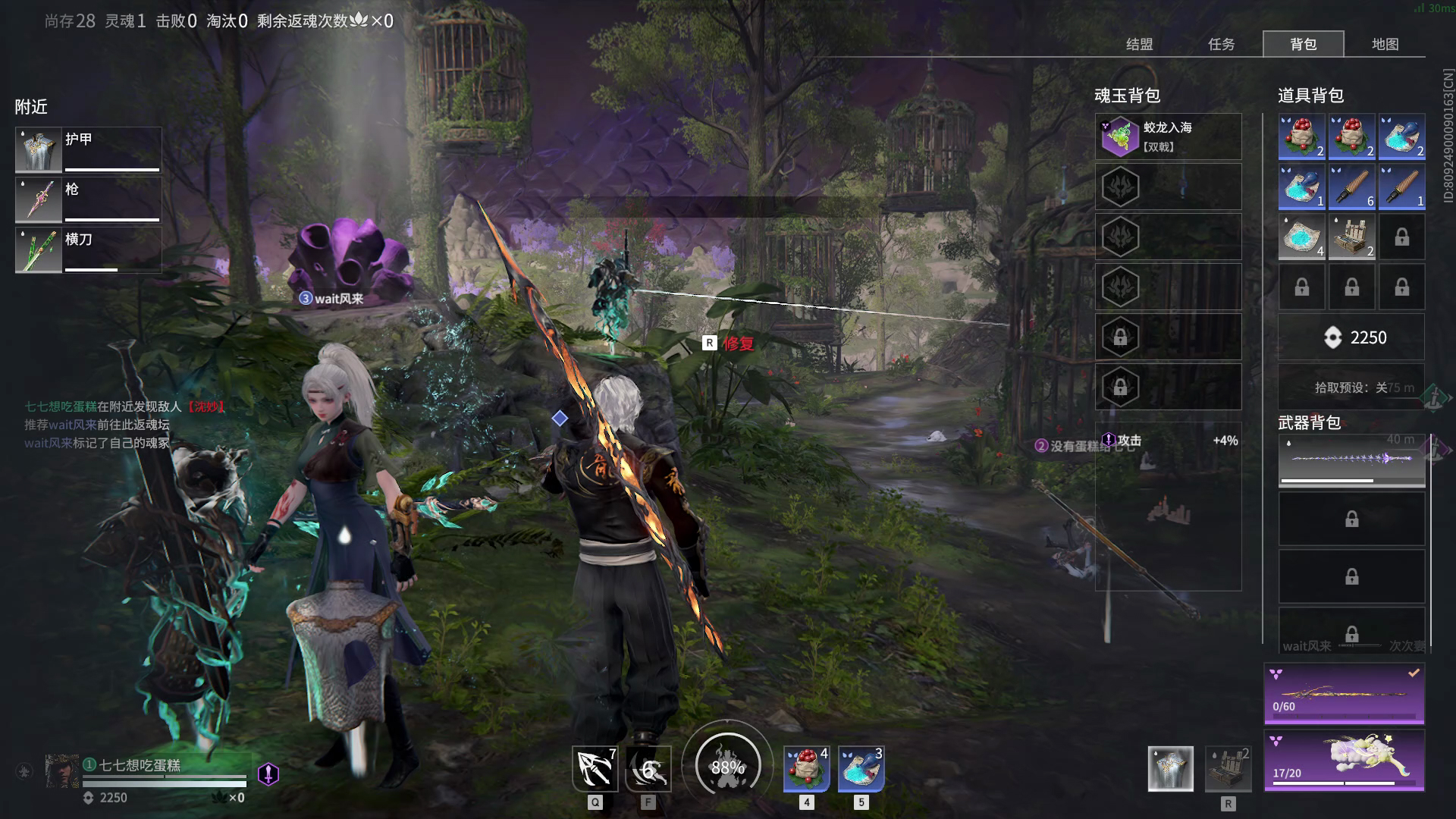
Task: Select the spear in the 武器背包 slot
Action: [1351, 460]
